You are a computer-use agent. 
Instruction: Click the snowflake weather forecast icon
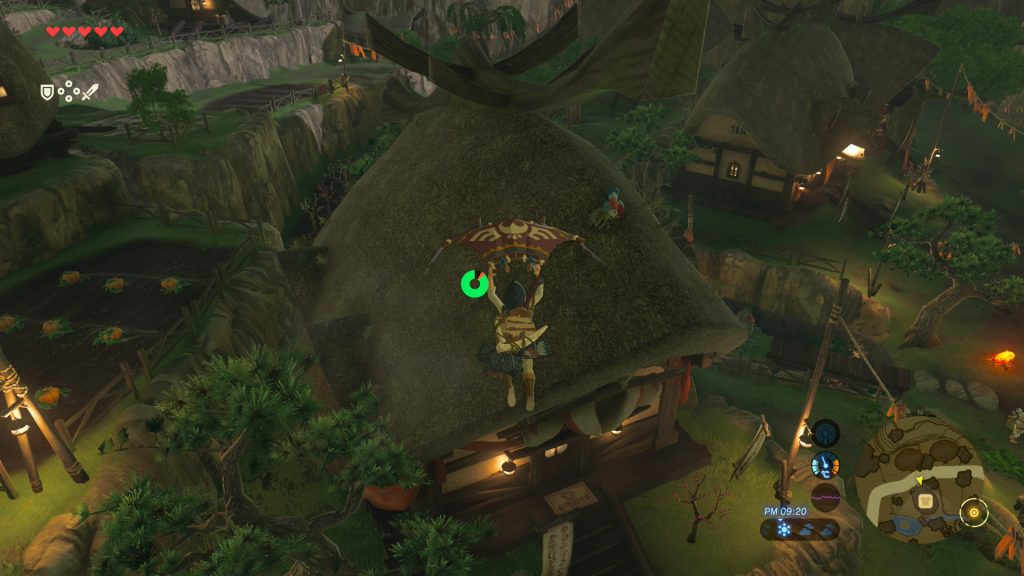click(783, 529)
